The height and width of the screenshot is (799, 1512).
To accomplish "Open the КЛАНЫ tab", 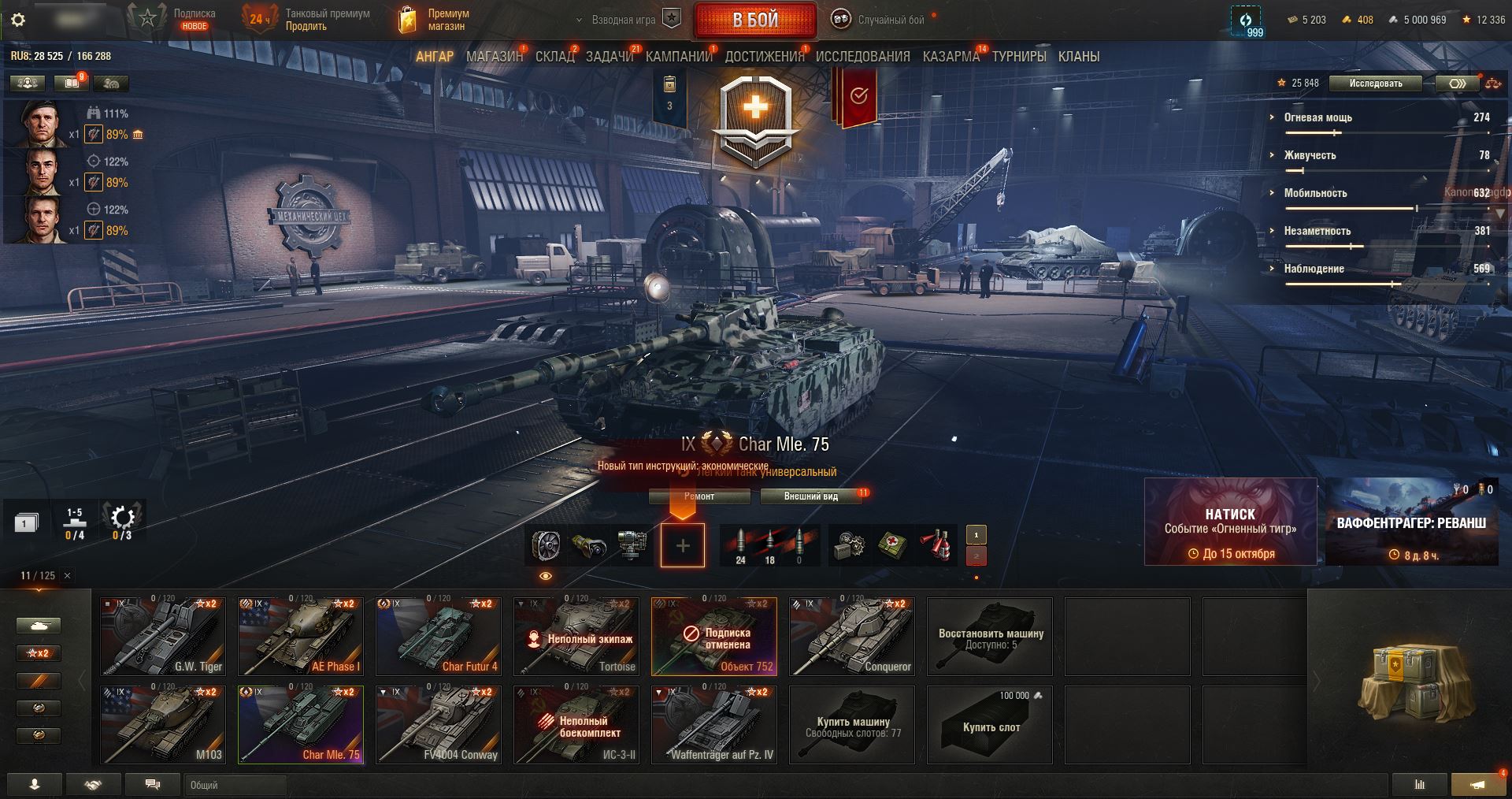I will pos(1078,57).
